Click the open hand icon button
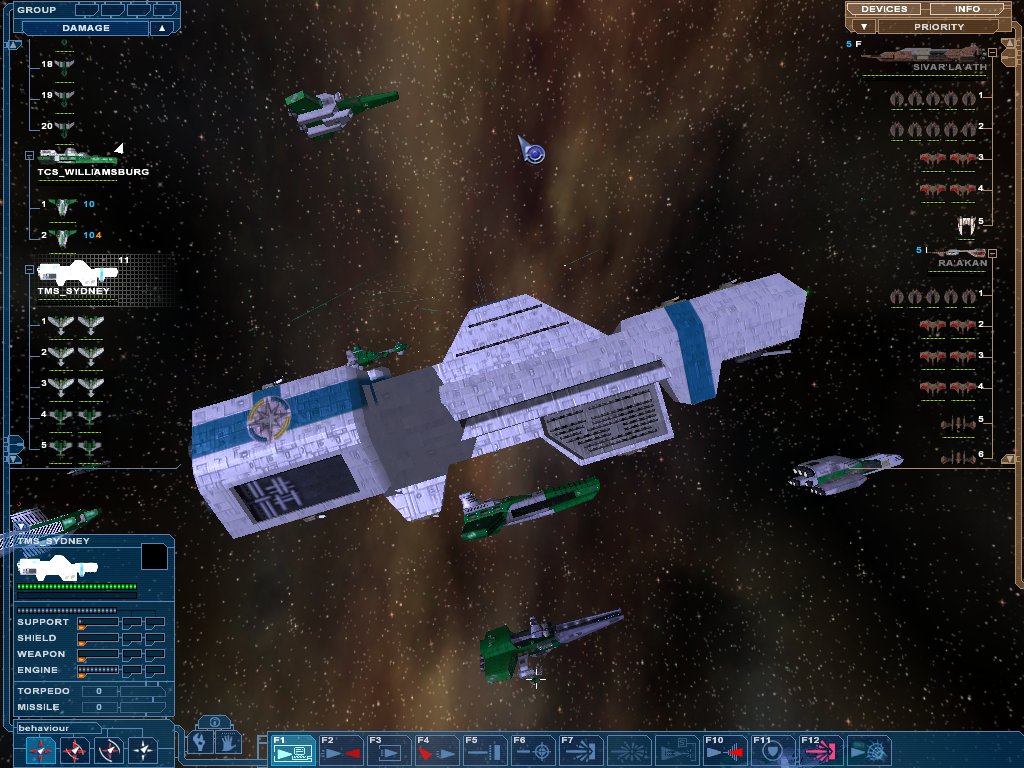Screen dimensions: 1024x768 pyautogui.click(x=229, y=743)
